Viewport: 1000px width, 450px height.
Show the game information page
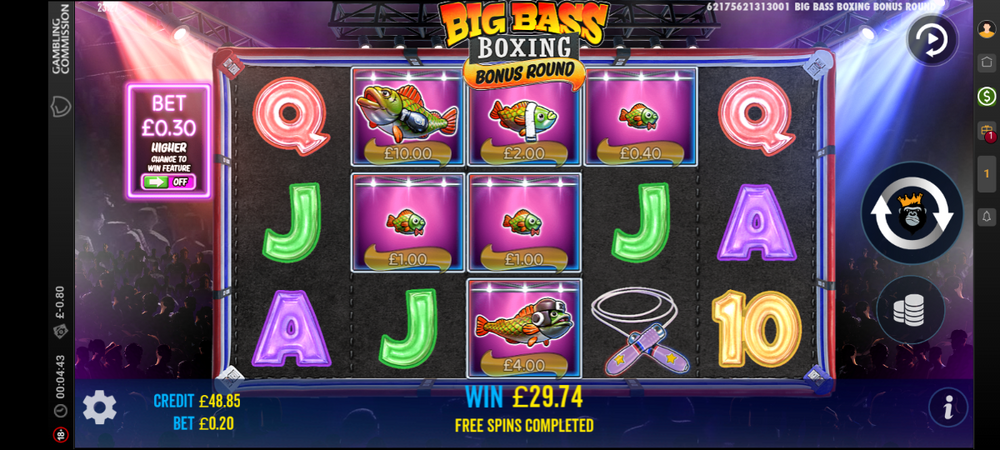[947, 407]
